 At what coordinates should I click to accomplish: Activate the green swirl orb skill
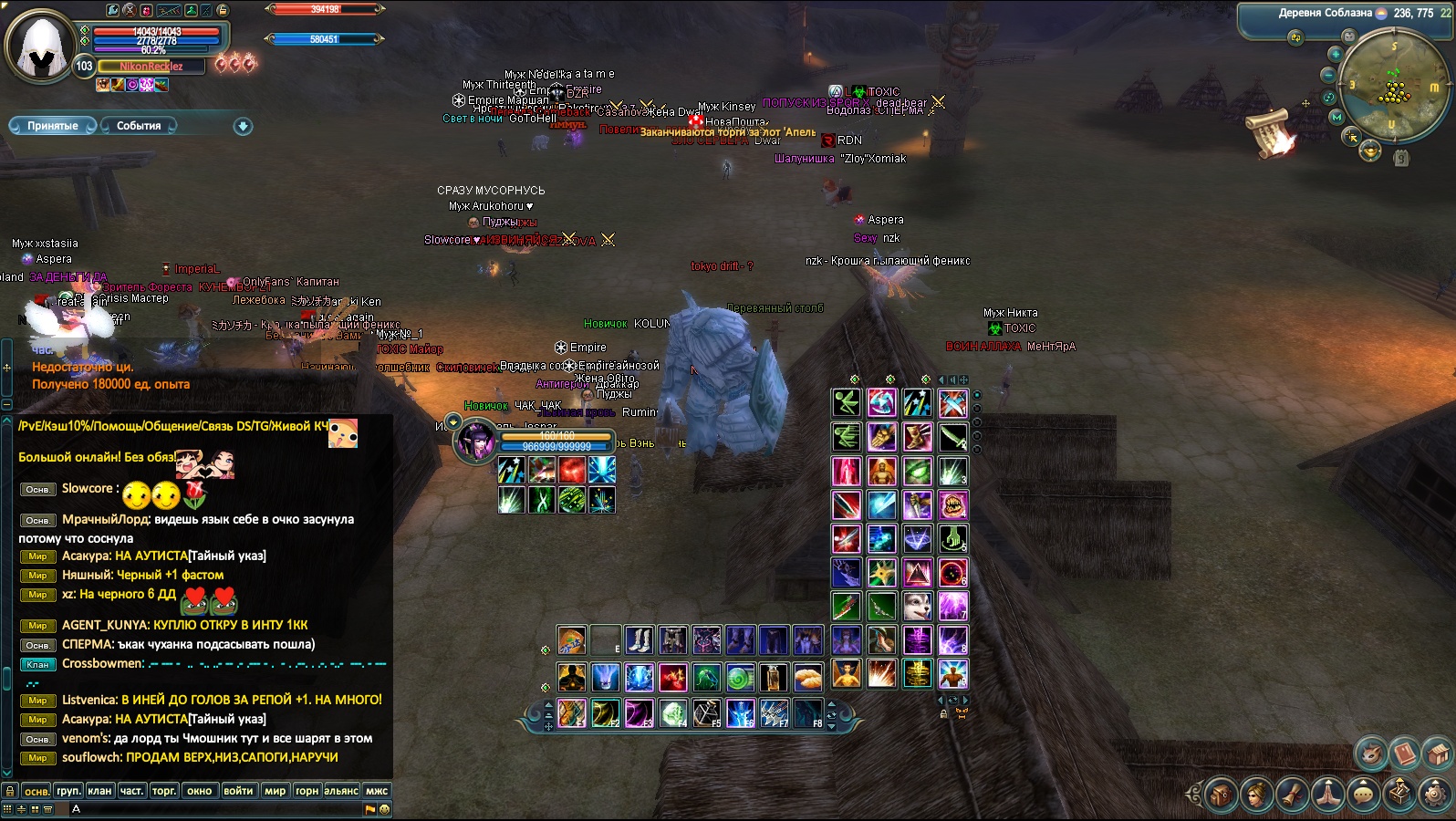click(740, 677)
